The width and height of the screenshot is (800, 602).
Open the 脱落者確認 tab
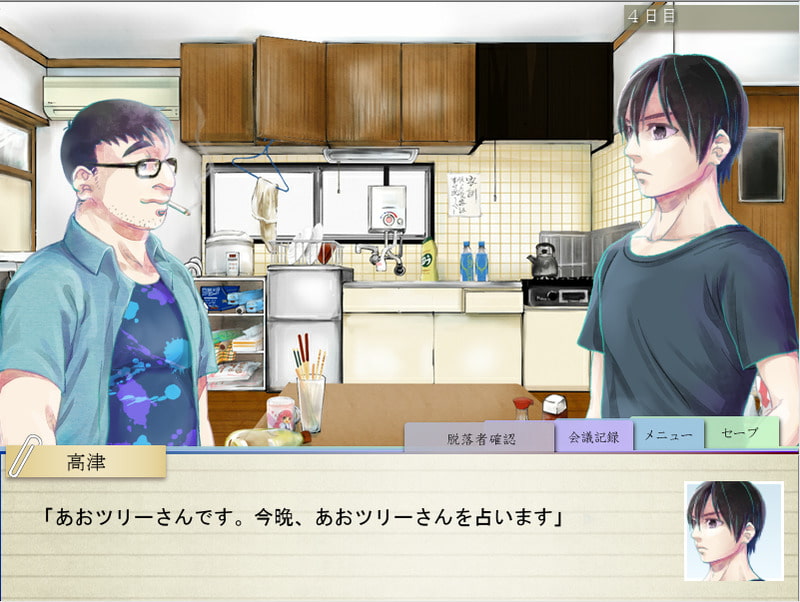point(478,438)
